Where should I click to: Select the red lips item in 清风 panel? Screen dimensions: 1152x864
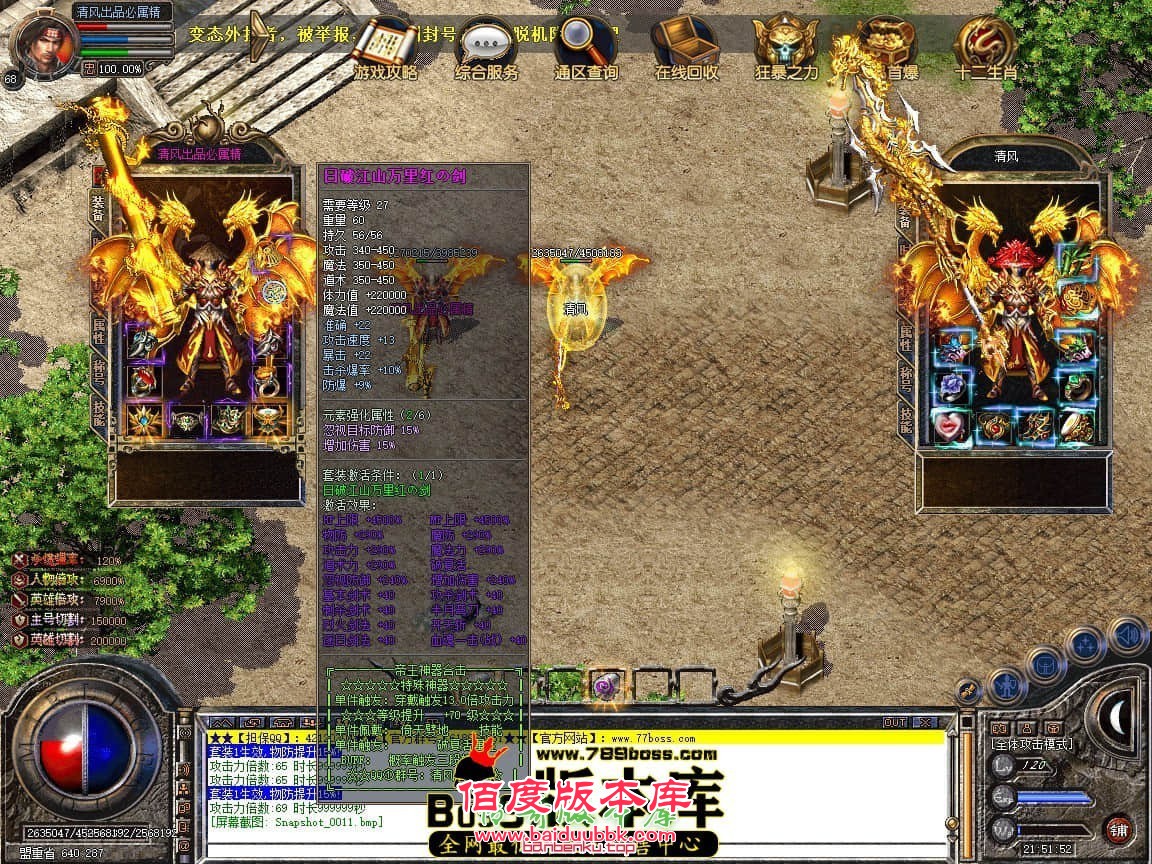(x=951, y=426)
